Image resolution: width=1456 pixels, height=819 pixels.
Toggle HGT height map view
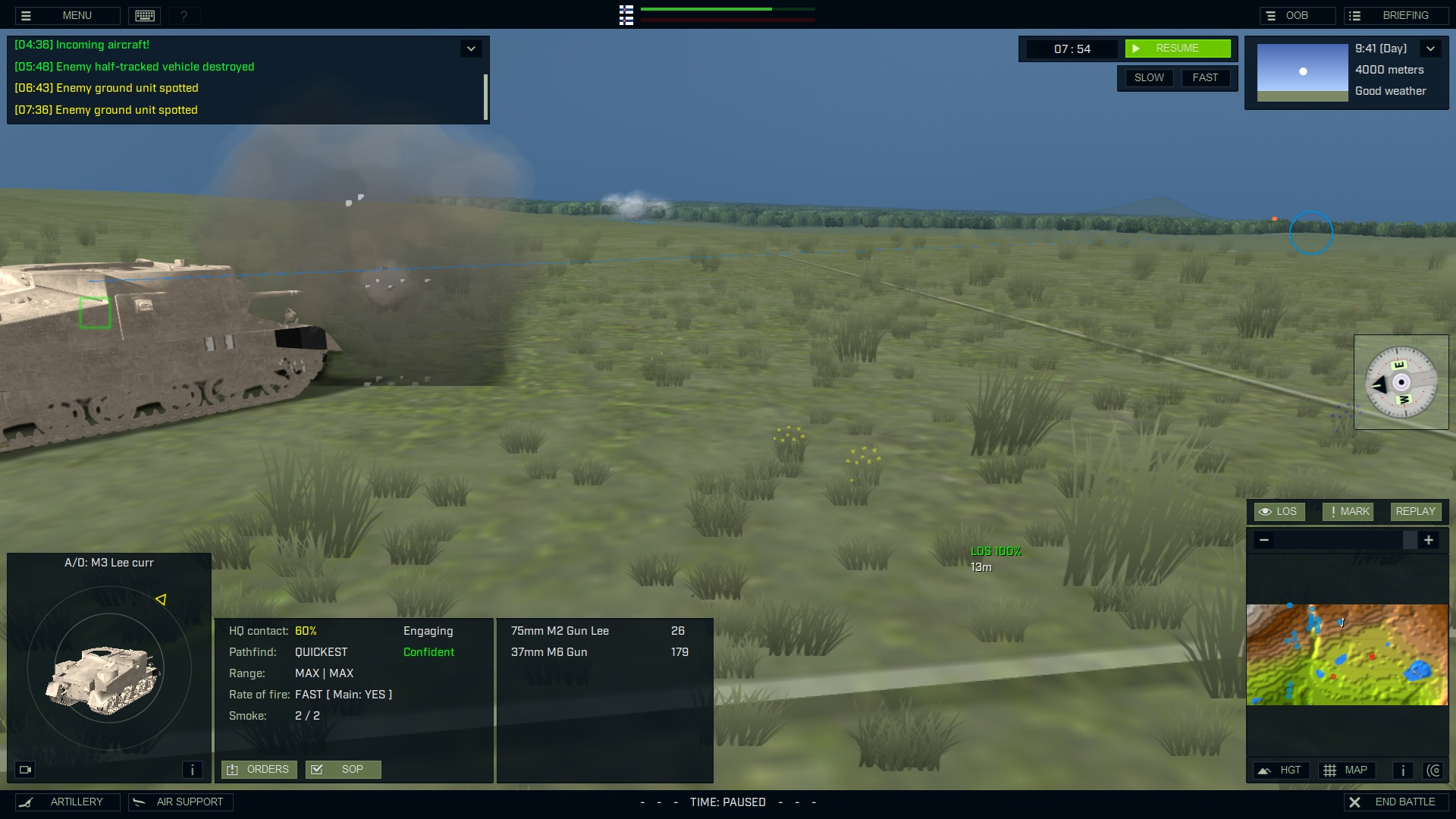1282,770
